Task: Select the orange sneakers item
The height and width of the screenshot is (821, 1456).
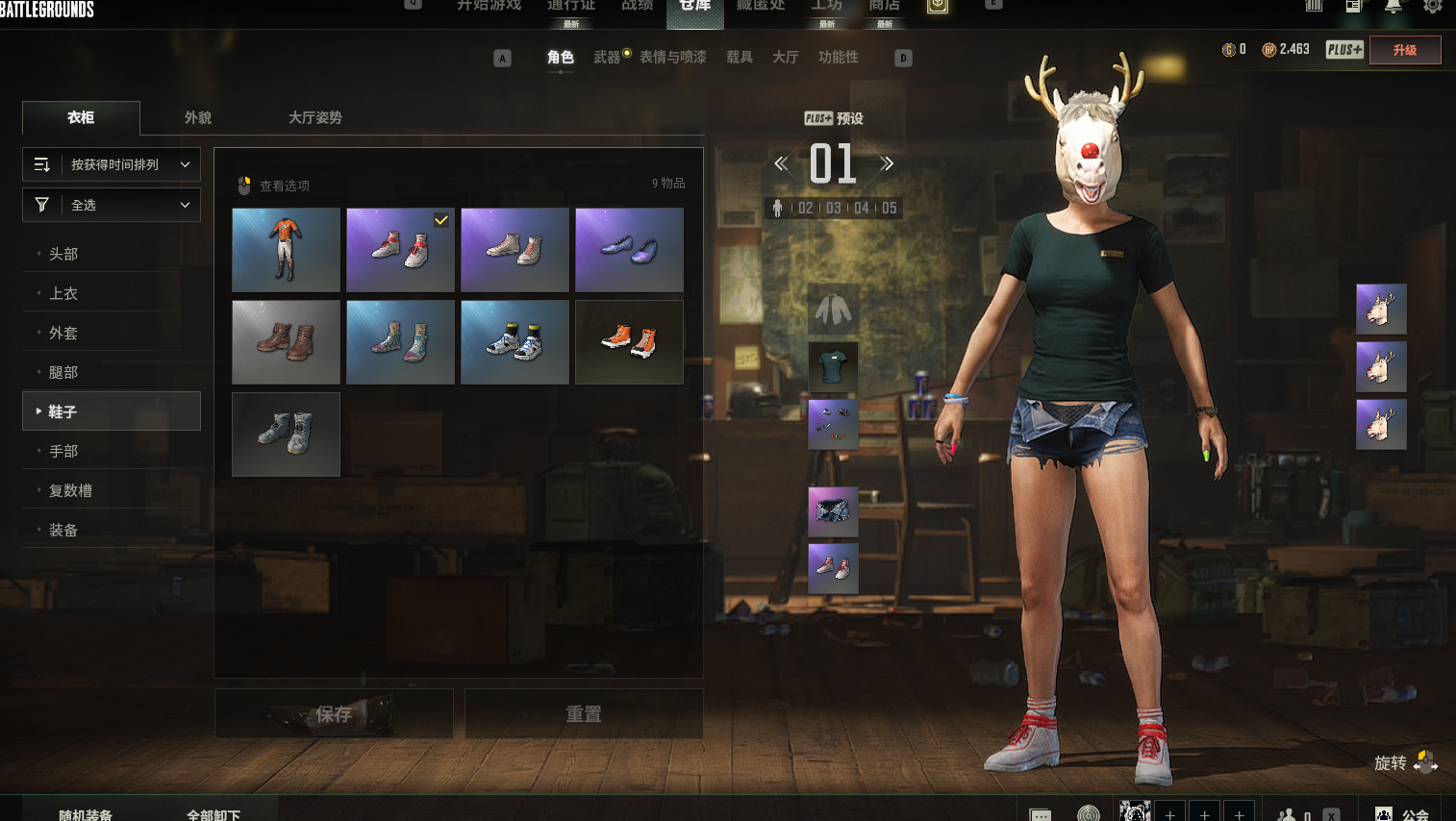Action: pyautogui.click(x=629, y=342)
